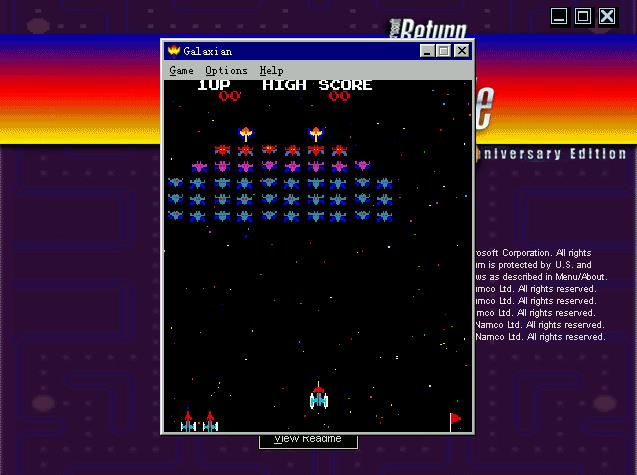Minimize the Galaxian window
Screen dimensions: 637x475
pos(427,51)
